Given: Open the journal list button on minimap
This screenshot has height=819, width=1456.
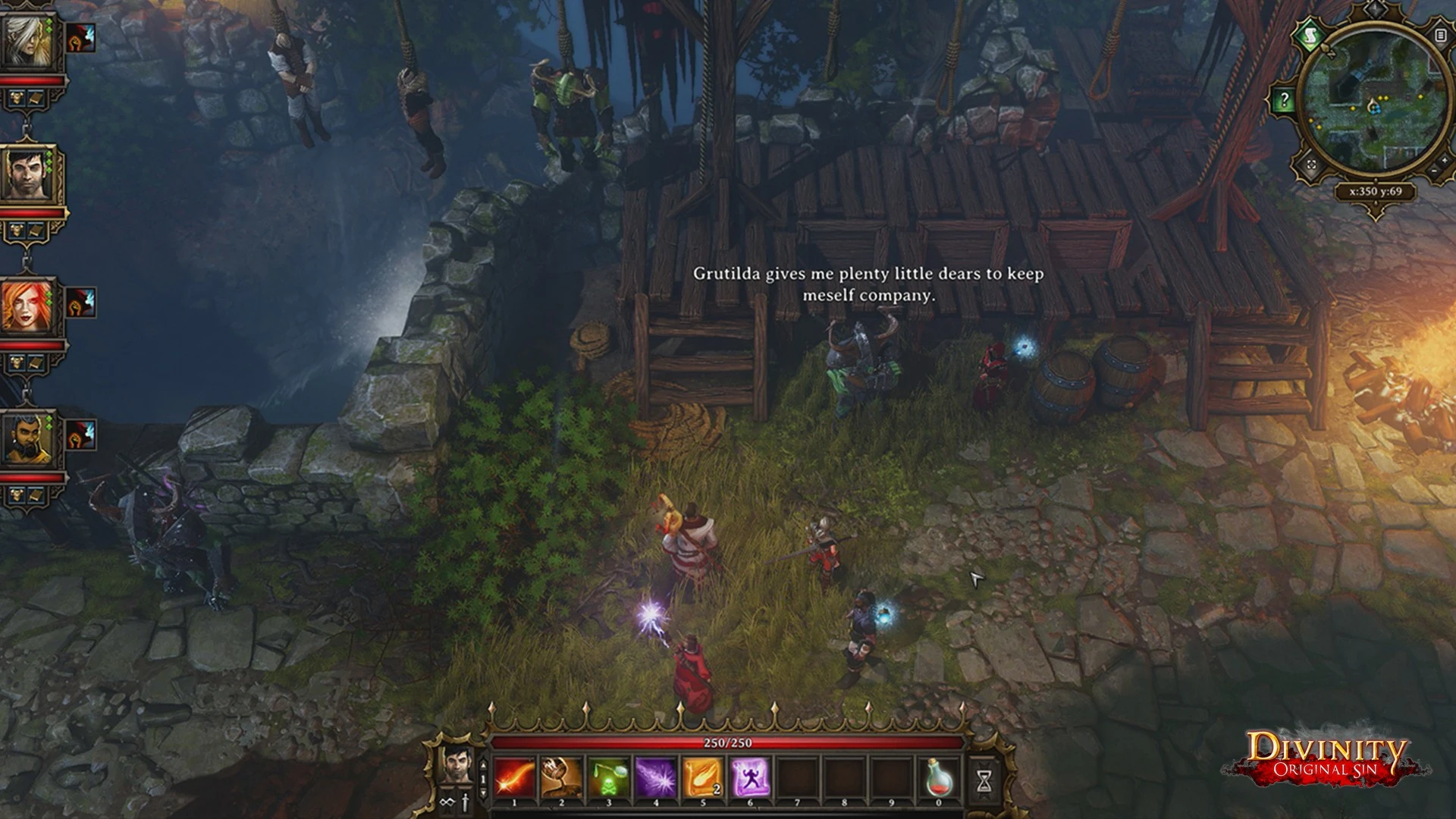Looking at the screenshot, I should (x=1439, y=35).
